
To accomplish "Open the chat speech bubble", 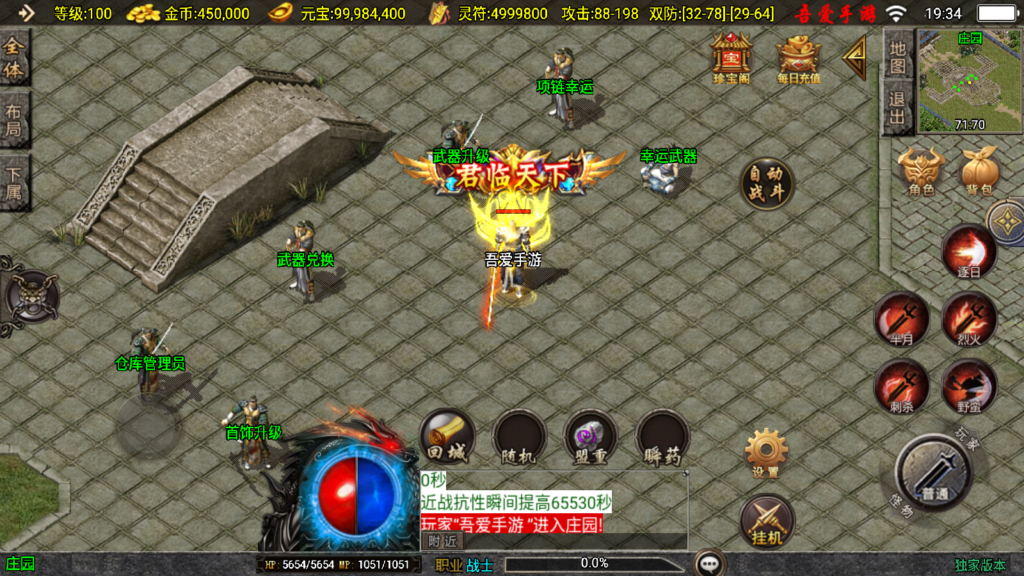I will 711,563.
